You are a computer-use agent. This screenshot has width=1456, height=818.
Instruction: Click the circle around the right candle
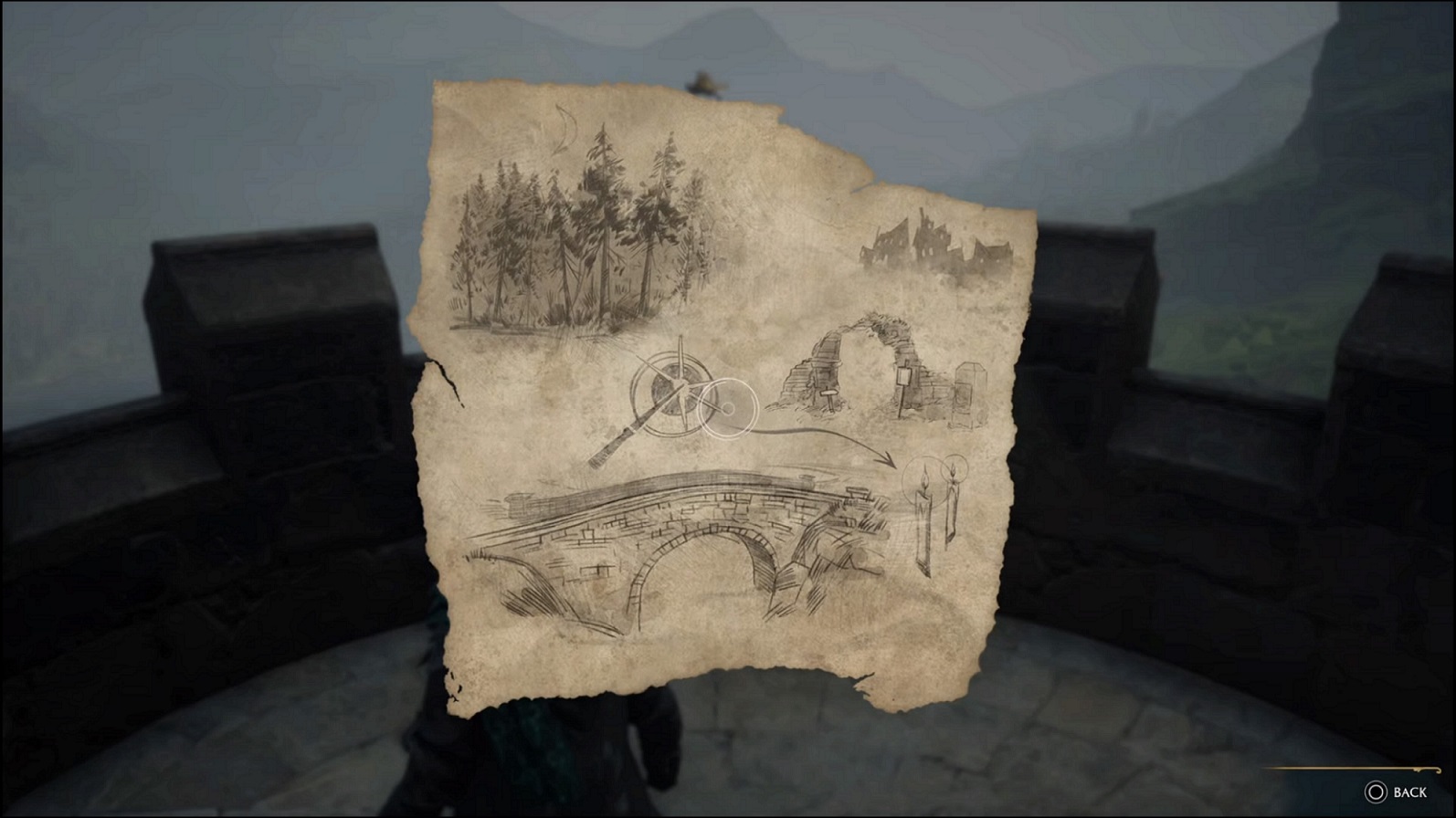coord(954,468)
